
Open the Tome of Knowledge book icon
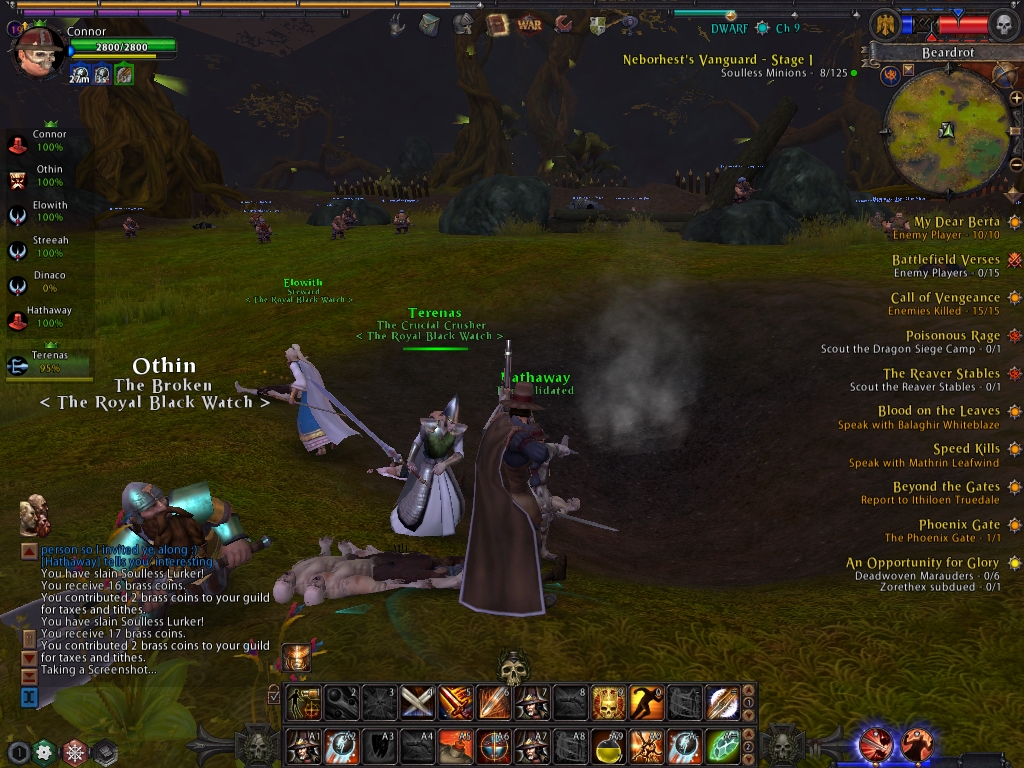[x=497, y=23]
